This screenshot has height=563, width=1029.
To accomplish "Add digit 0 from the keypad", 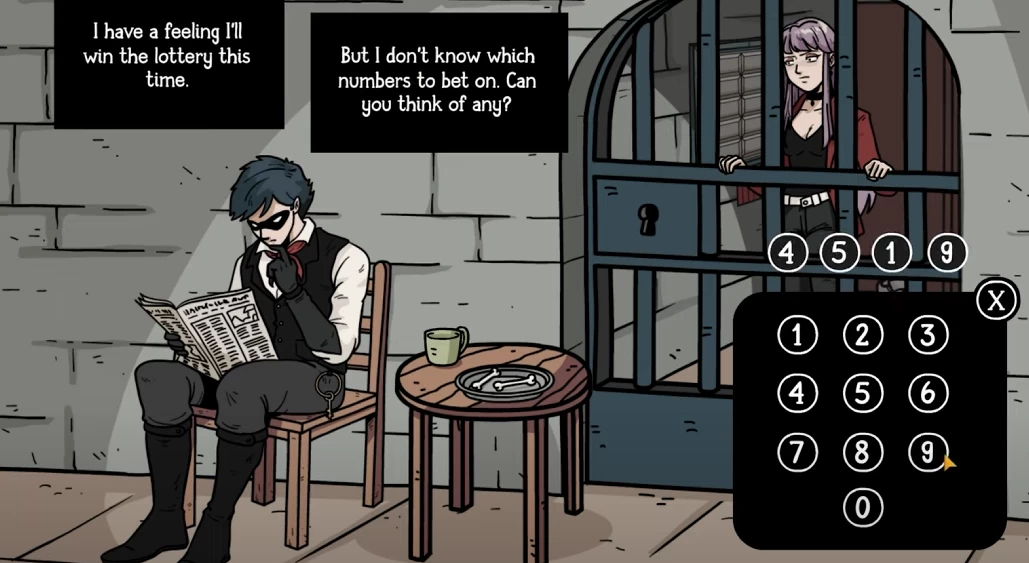I will click(862, 508).
